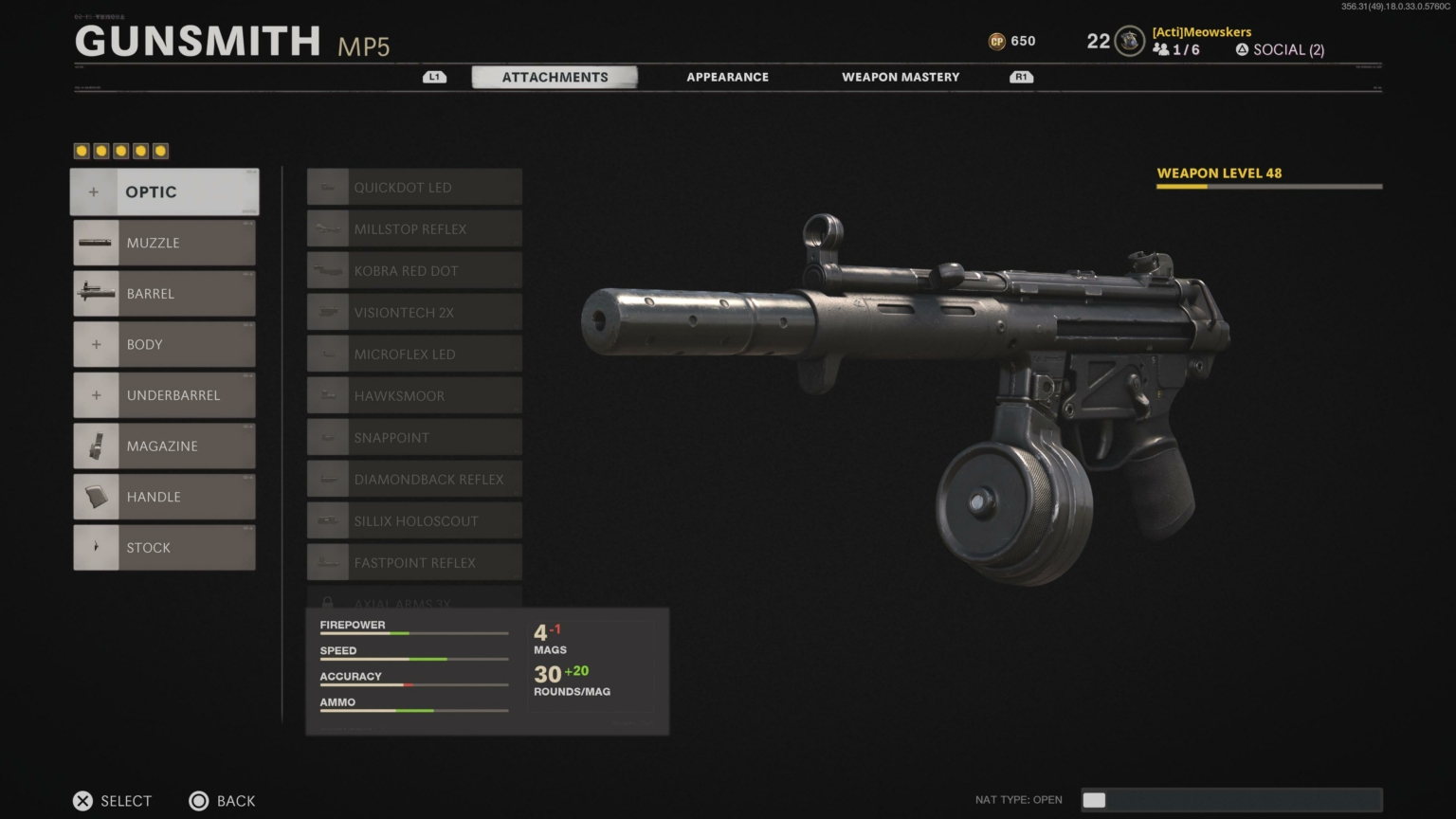Click the Magazine icon in the sidebar

(x=95, y=446)
